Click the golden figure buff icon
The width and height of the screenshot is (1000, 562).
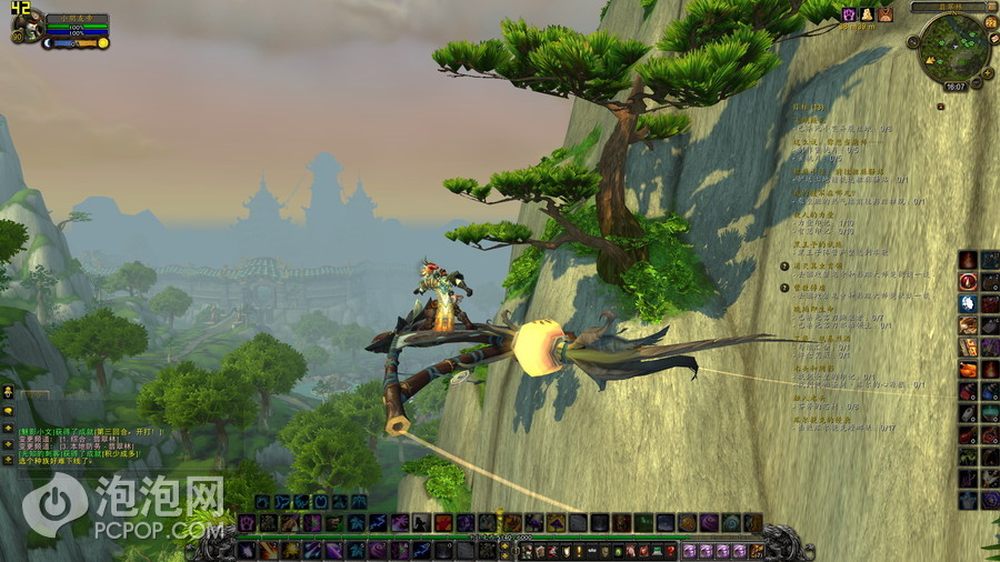pos(867,14)
